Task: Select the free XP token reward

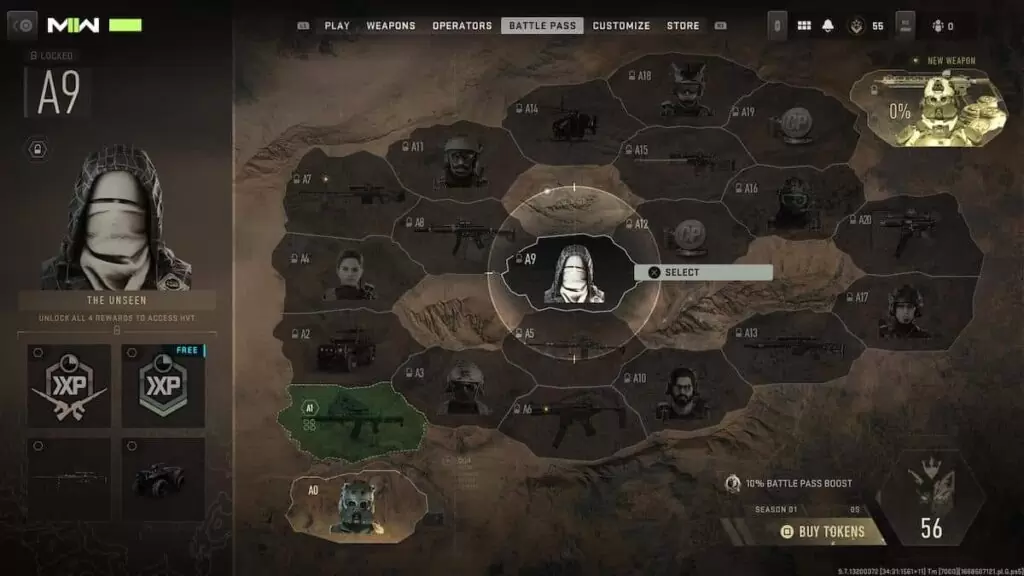Action: [x=163, y=385]
